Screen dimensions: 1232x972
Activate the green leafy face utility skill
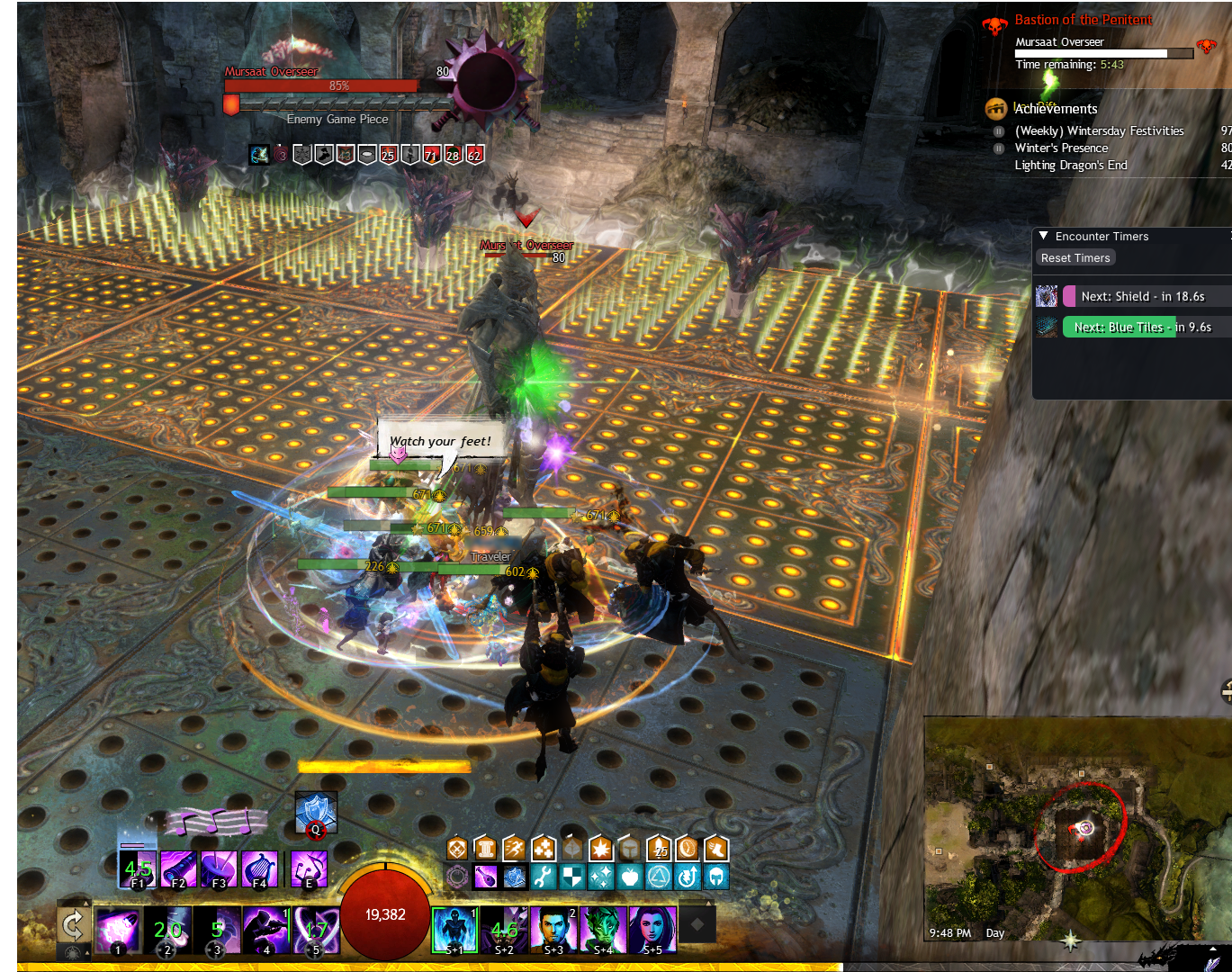603,930
